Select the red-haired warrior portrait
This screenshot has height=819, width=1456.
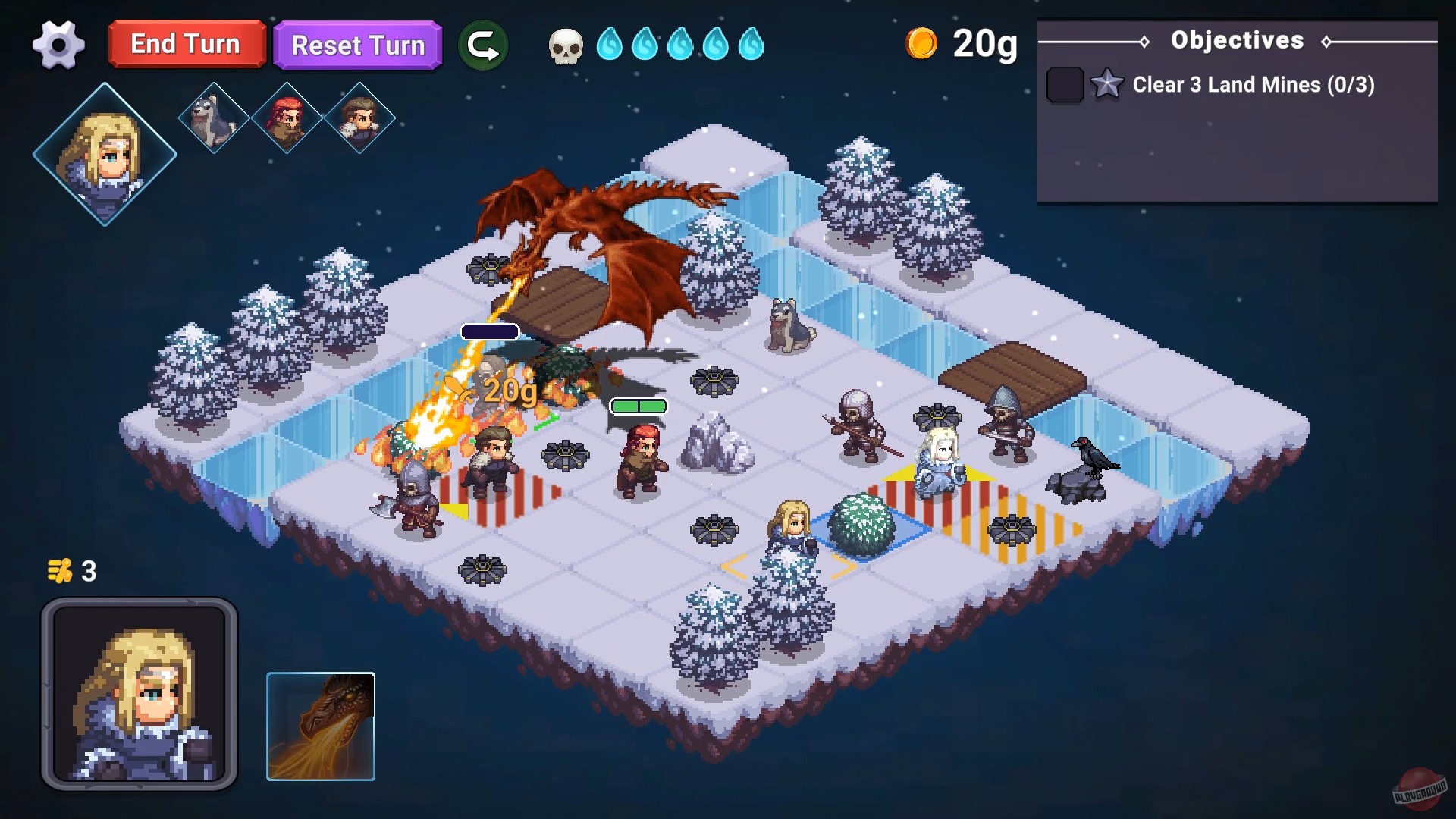[x=285, y=118]
